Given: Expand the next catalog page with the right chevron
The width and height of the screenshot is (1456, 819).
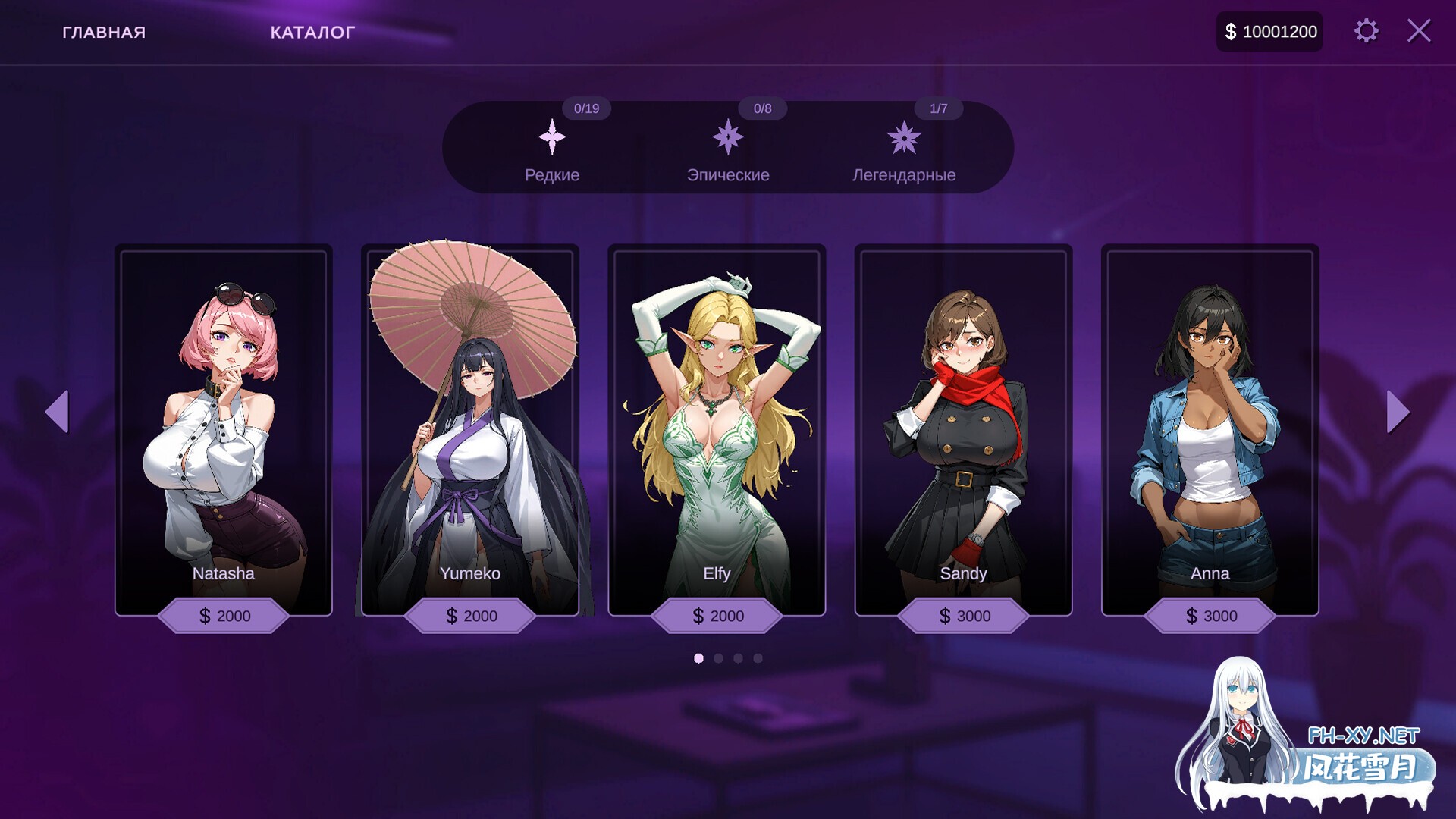Looking at the screenshot, I should pos(1398,411).
